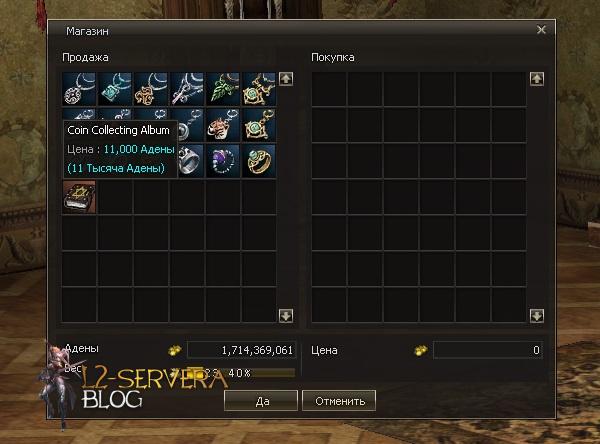Choose the purple gem ring

[x=223, y=161]
